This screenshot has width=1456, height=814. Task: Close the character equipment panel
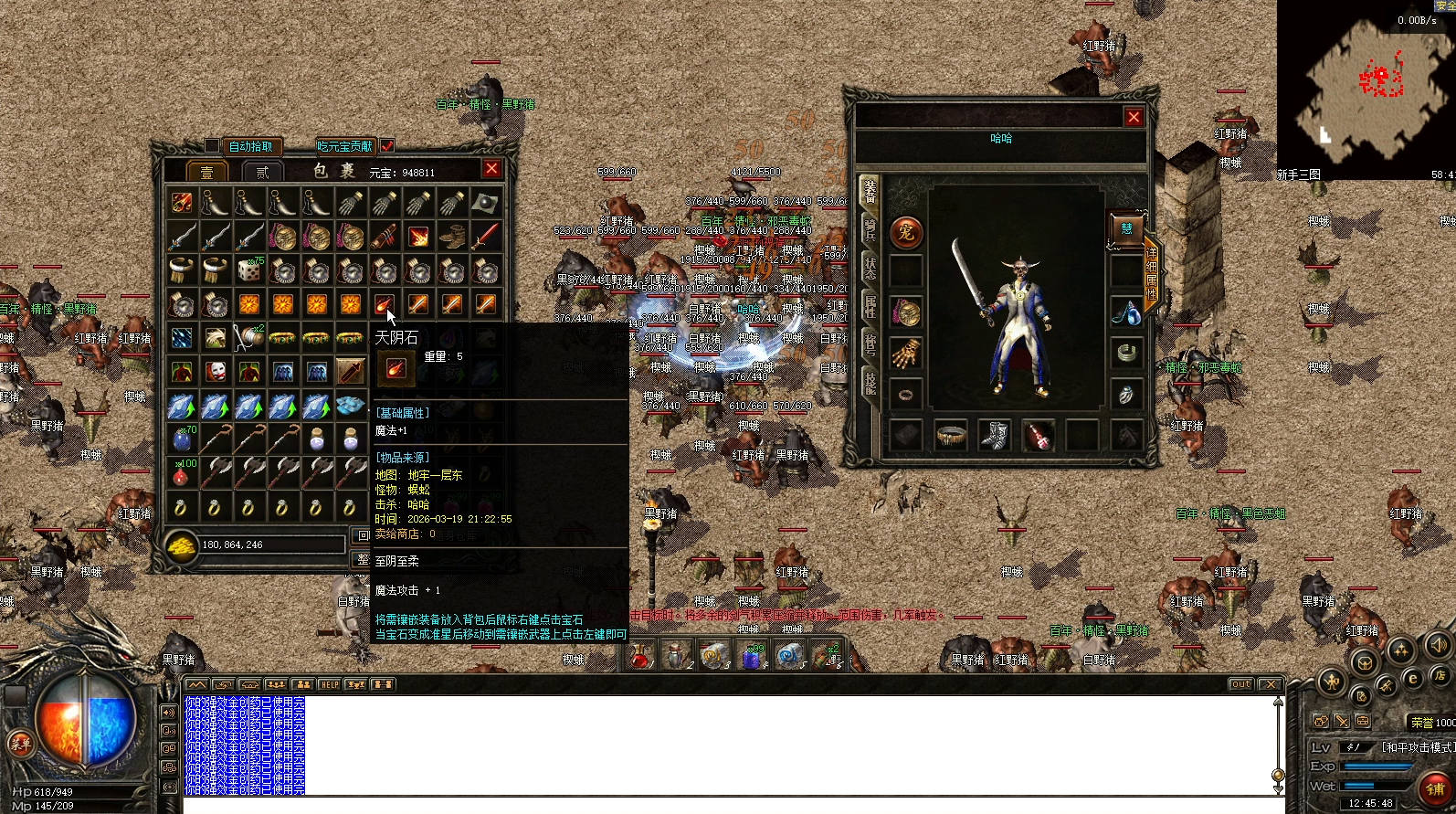point(1134,117)
